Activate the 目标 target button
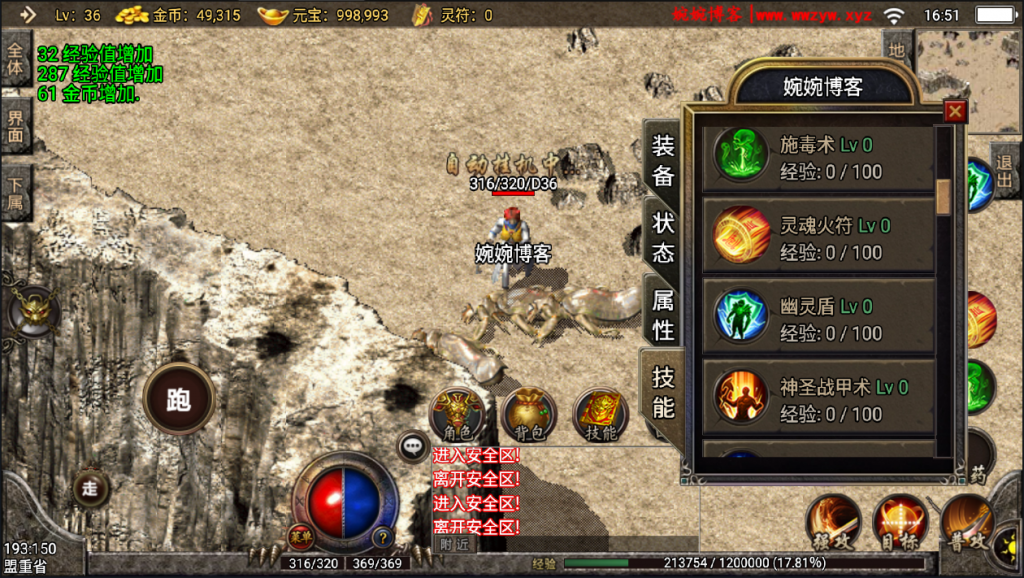 click(900, 521)
